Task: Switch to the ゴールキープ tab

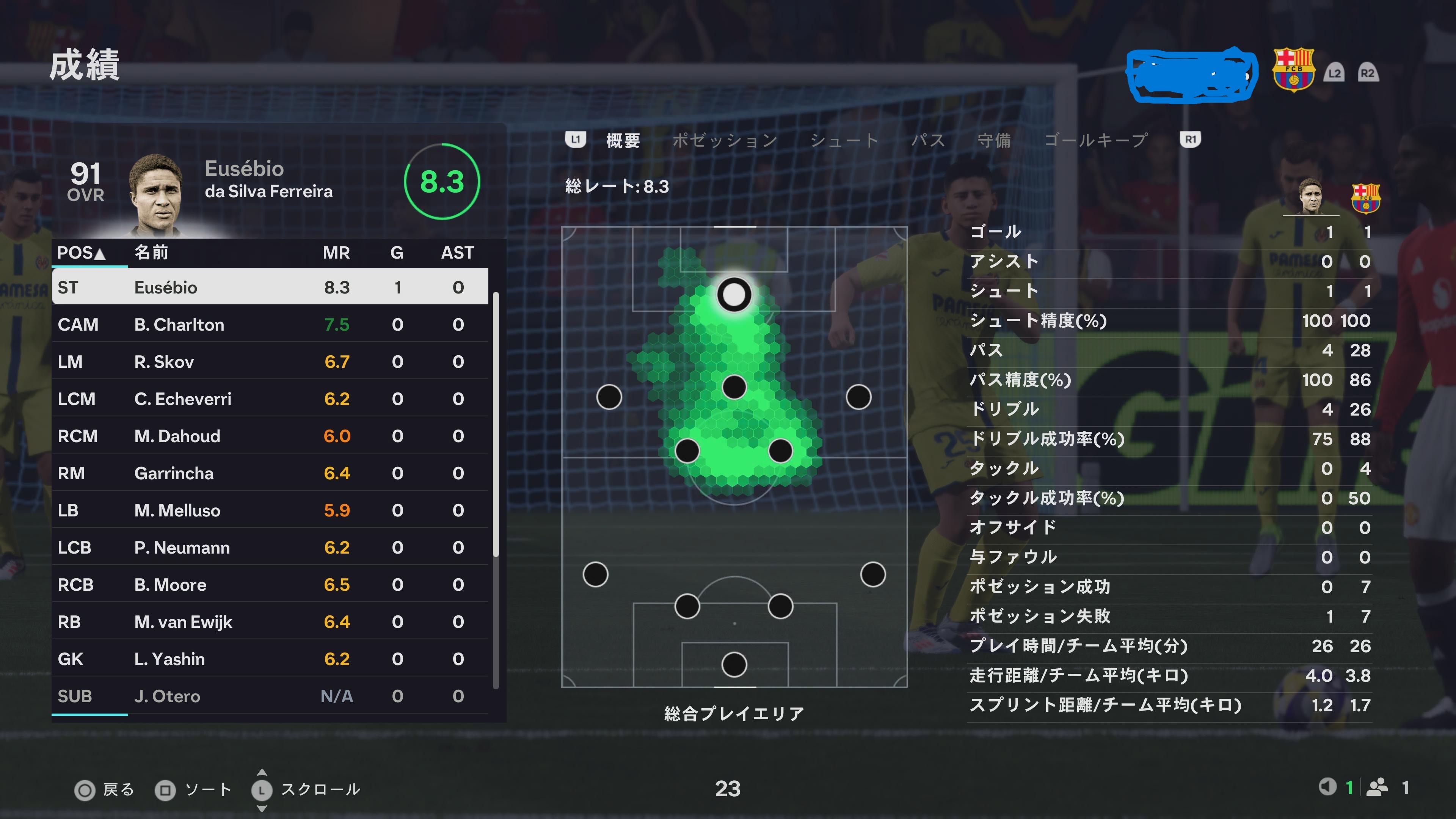Action: point(1095,140)
